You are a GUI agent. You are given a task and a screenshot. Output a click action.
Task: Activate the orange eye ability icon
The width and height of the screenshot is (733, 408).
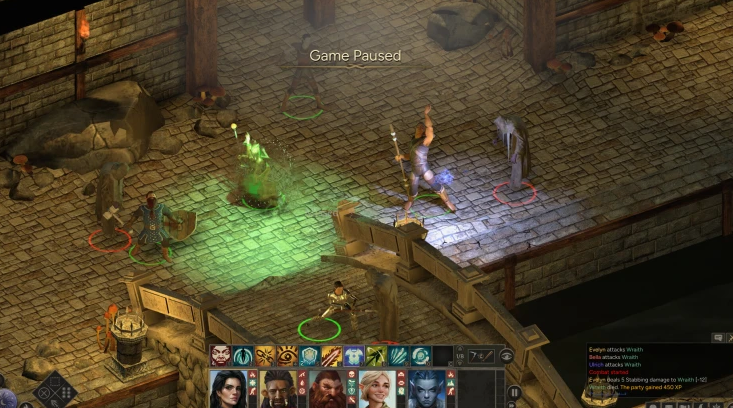click(288, 356)
